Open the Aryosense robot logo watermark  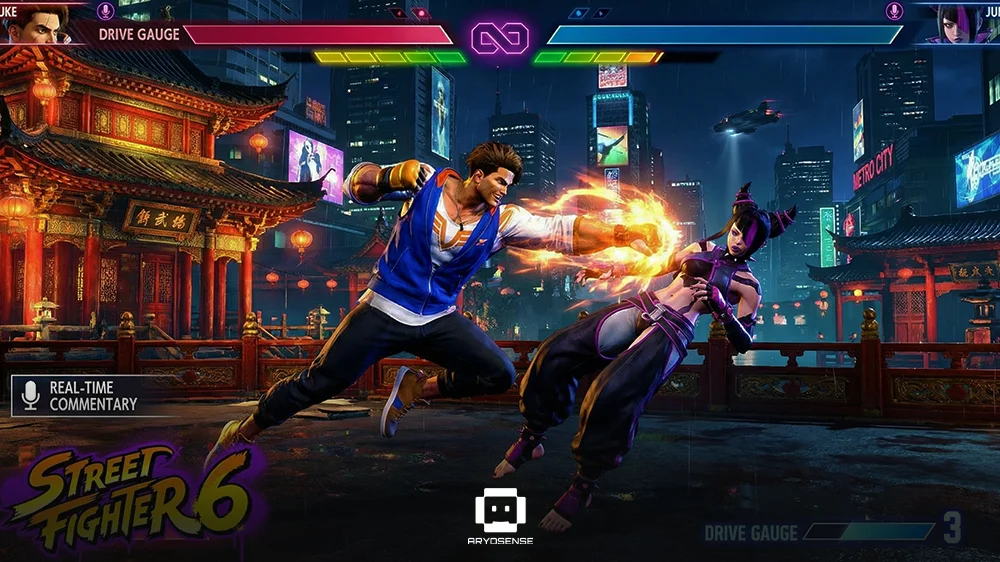[x=500, y=512]
